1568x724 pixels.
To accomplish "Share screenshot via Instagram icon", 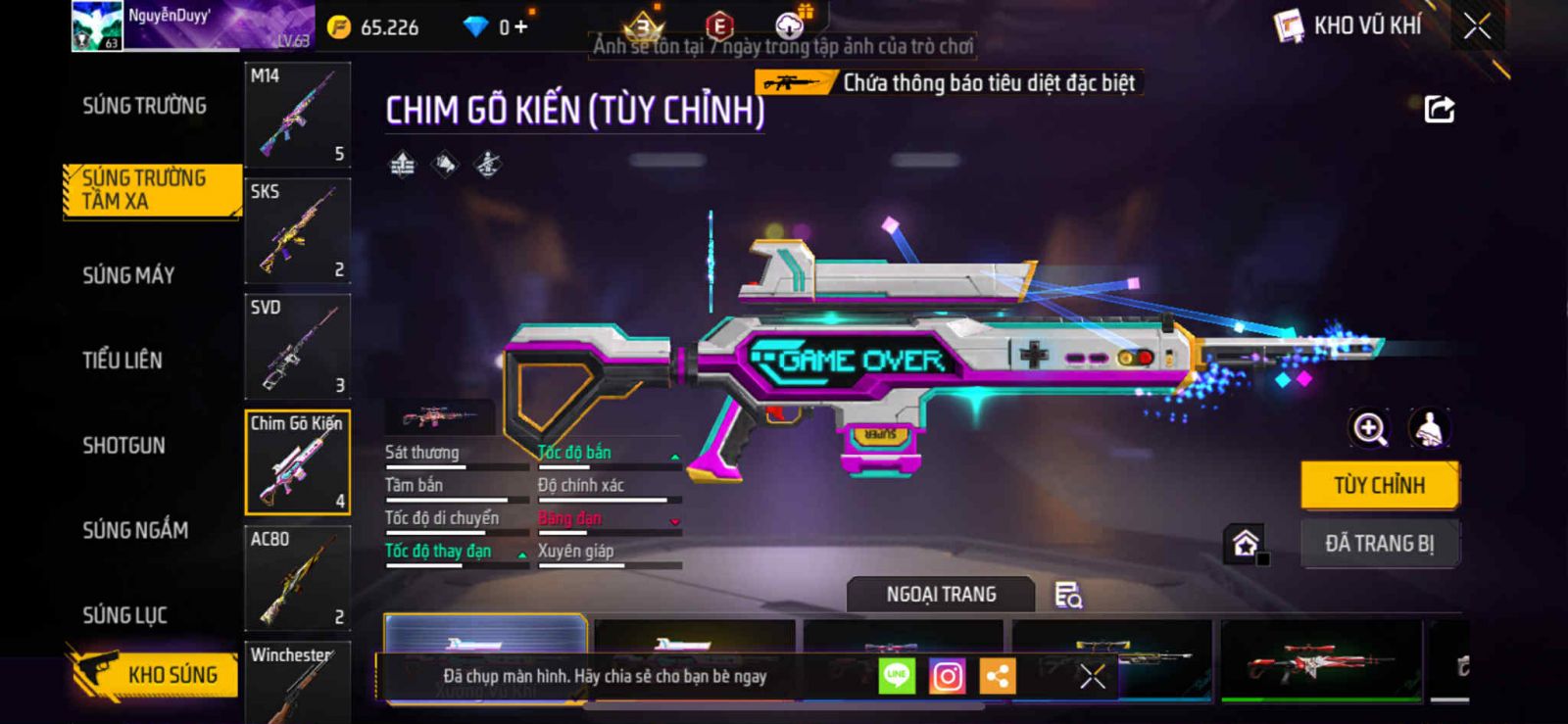I will click(947, 676).
